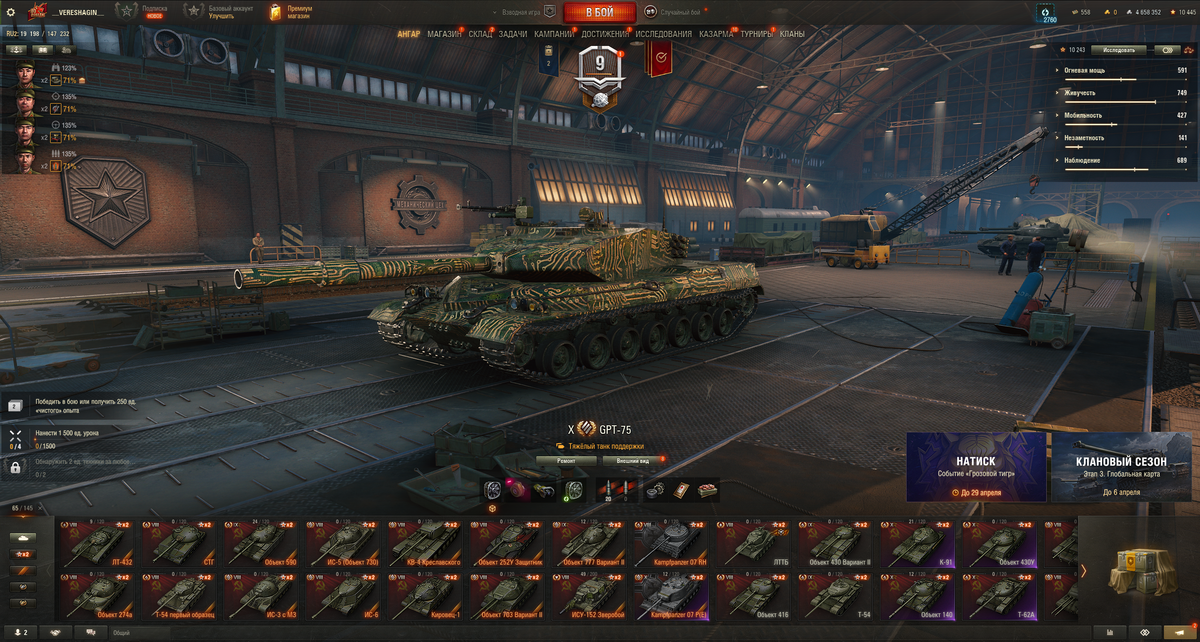The image size is (1200, 642).
Task: Open the «Магазин» tab
Action: 444,34
